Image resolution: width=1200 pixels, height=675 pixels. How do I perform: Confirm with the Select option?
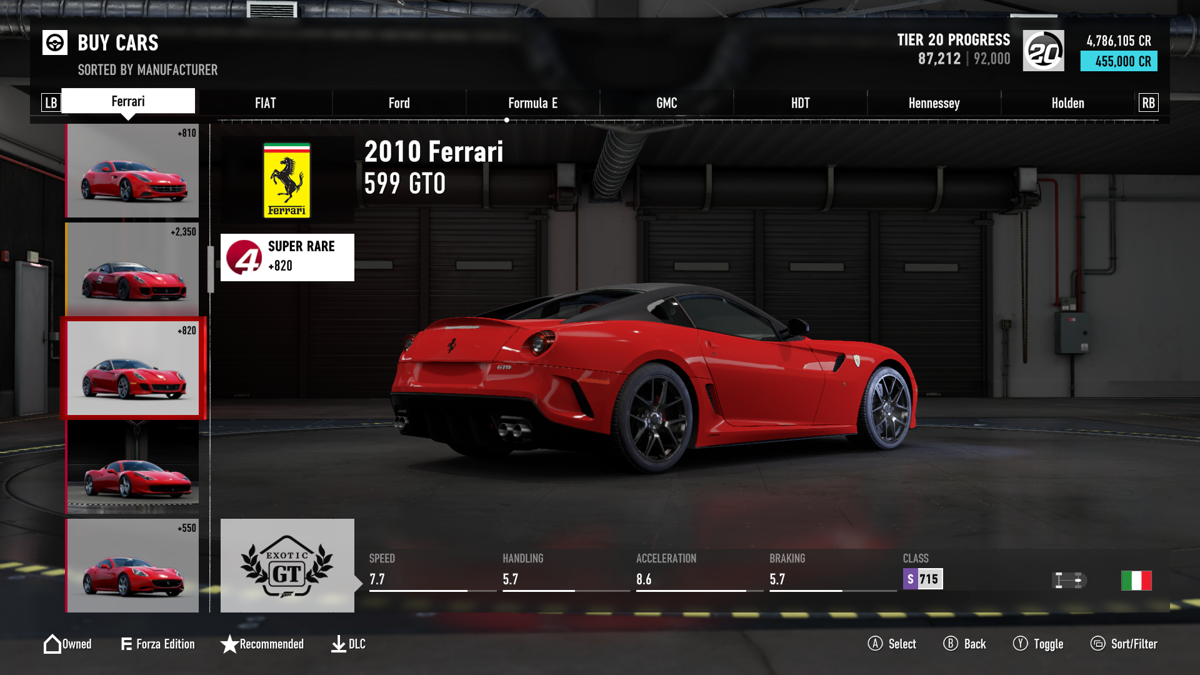[x=892, y=644]
